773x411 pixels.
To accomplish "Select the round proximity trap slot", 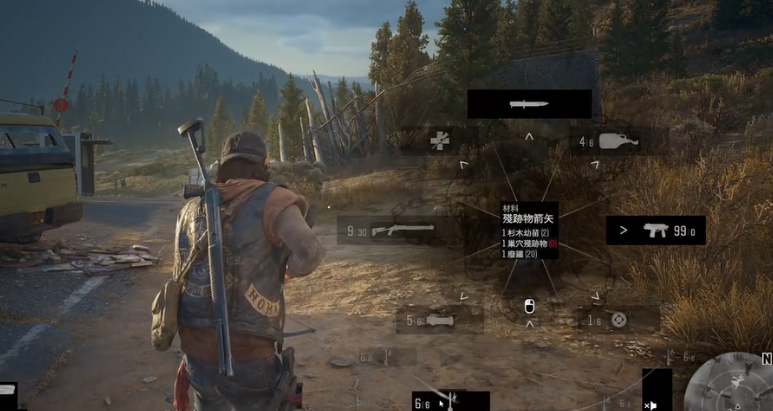I will pos(618,320).
